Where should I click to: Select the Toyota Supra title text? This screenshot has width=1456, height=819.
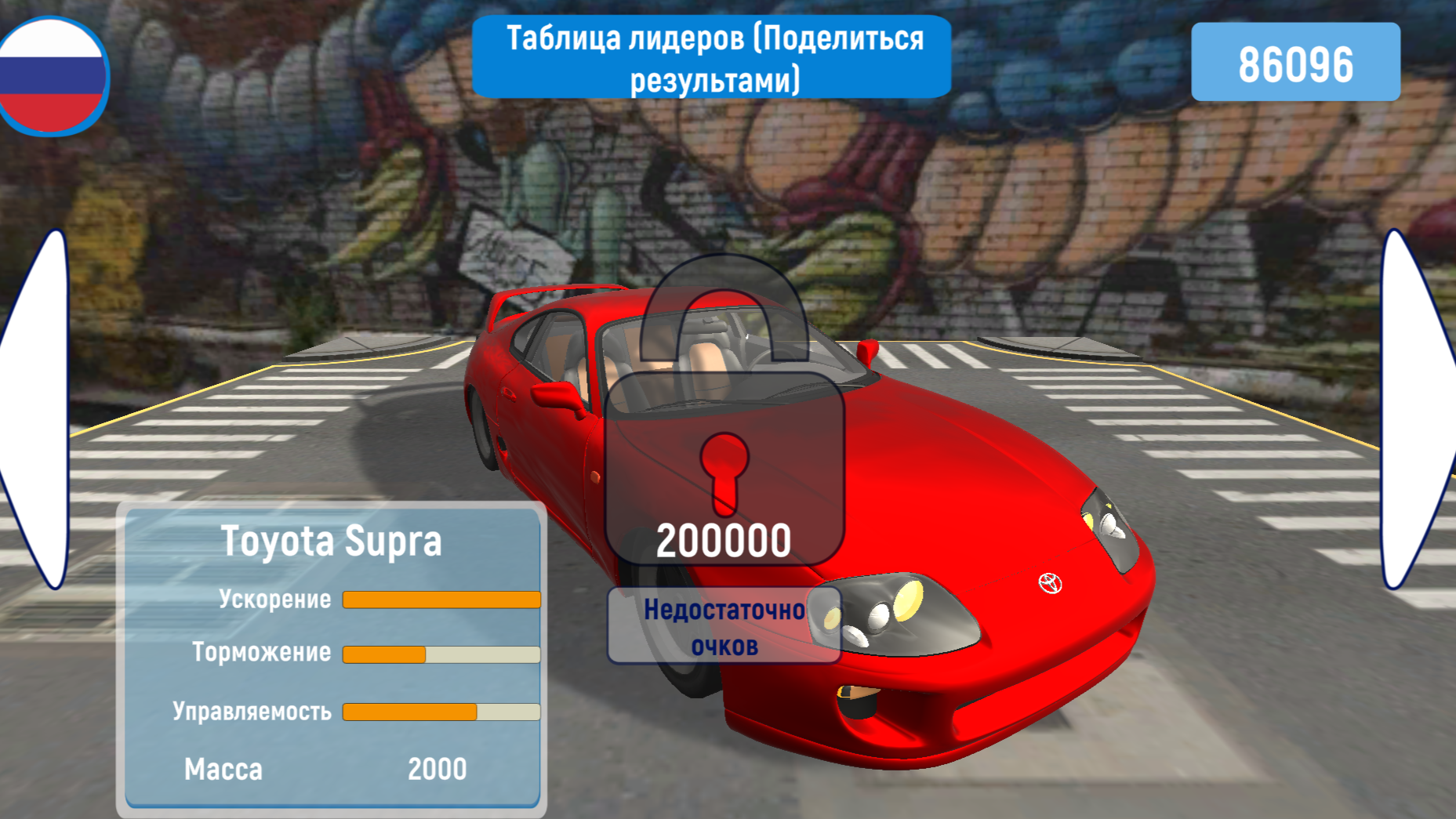pyautogui.click(x=332, y=539)
